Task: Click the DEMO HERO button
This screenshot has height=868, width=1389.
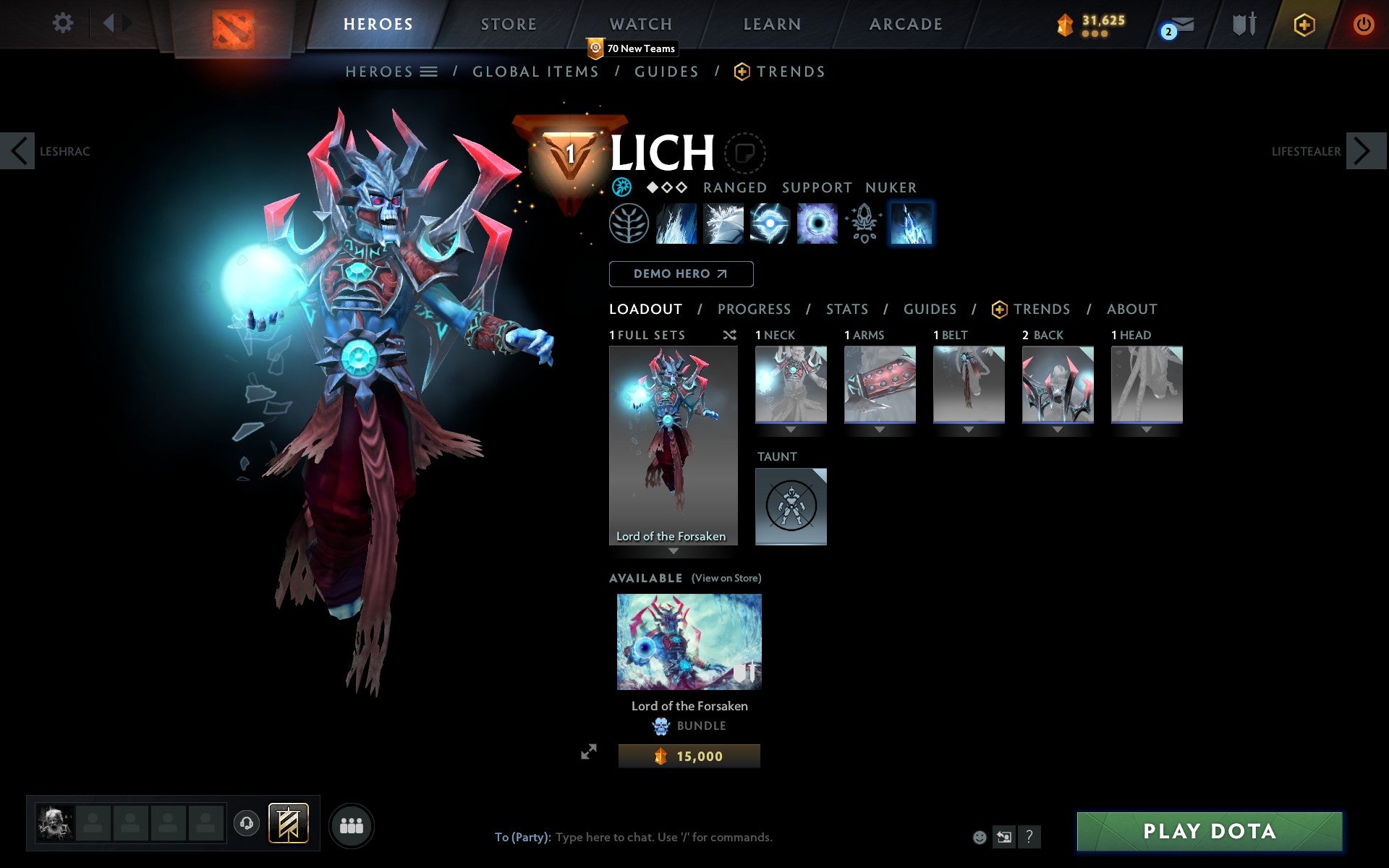Action: pyautogui.click(x=681, y=274)
